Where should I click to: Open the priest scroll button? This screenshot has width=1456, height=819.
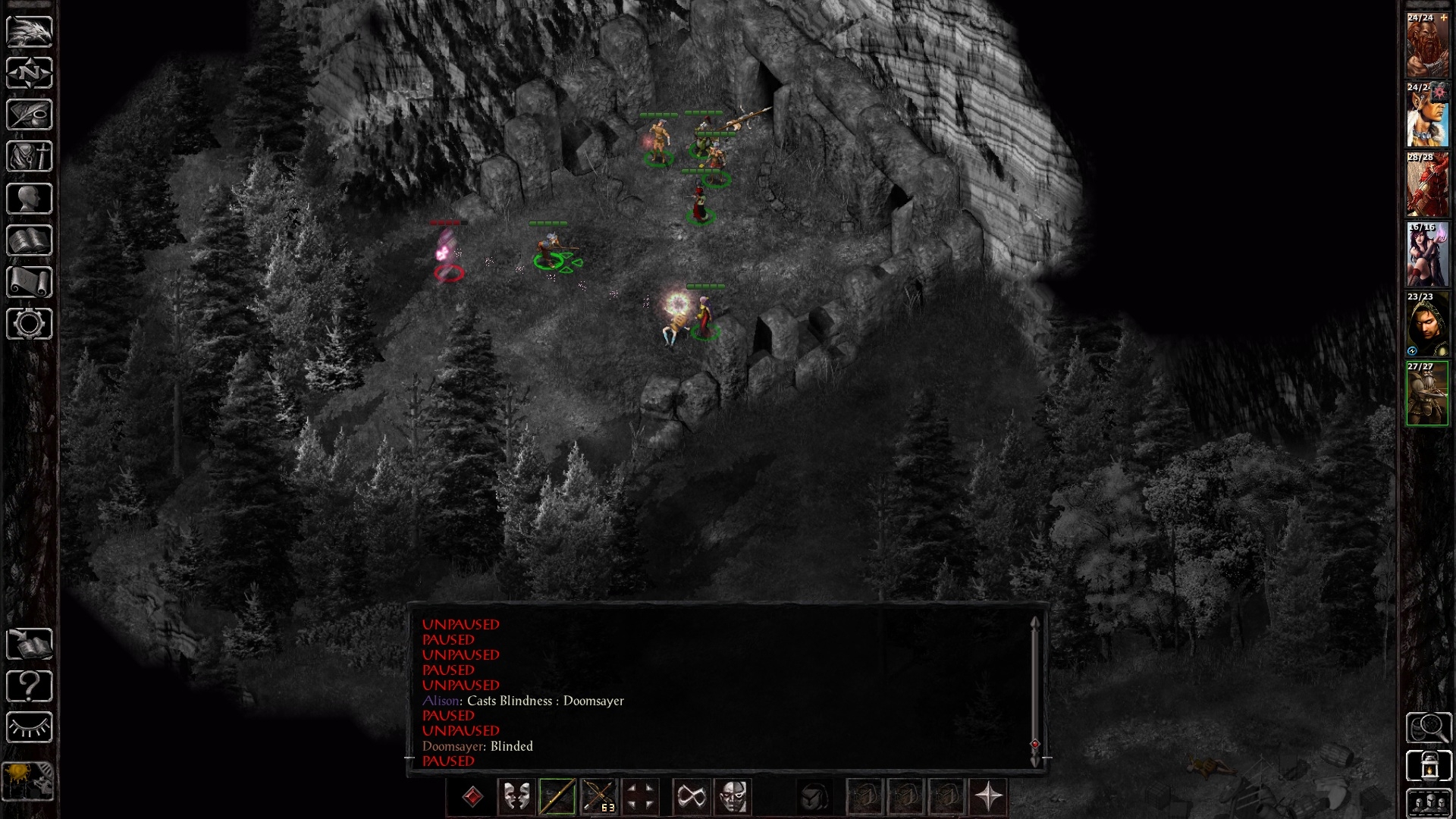[30, 282]
